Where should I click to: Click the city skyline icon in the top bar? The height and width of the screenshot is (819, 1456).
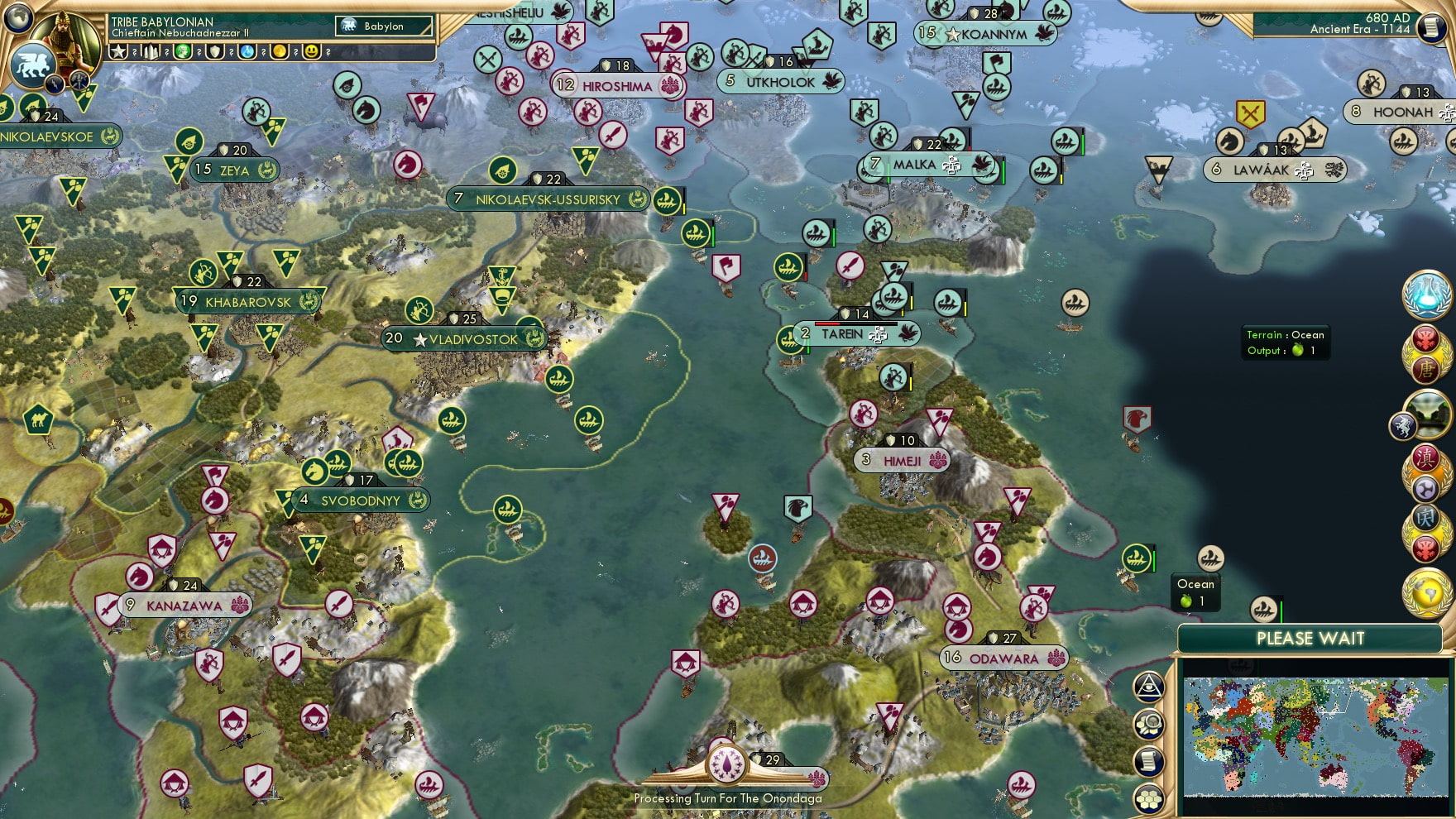(151, 52)
